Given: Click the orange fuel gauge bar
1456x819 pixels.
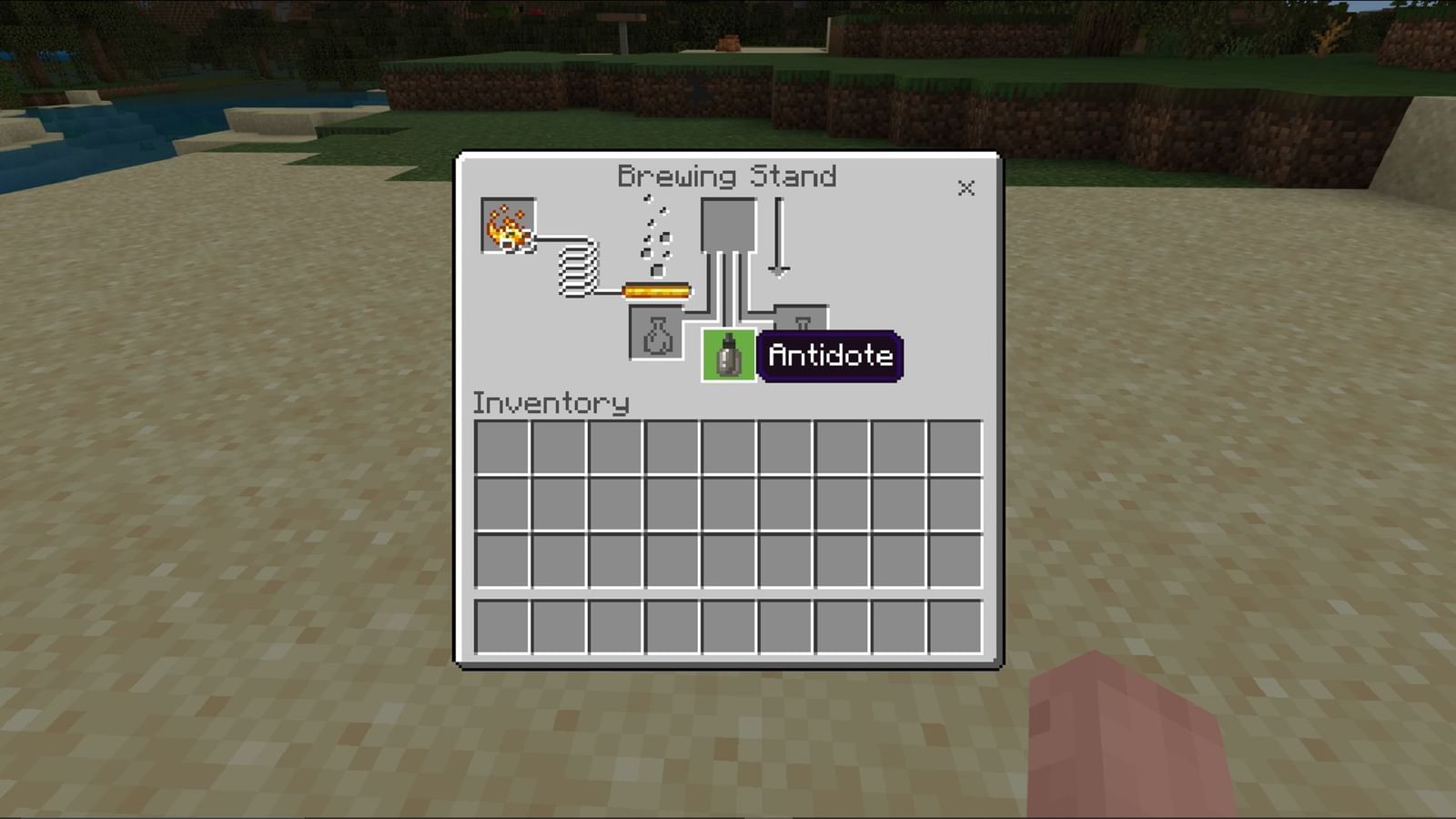Looking at the screenshot, I should pyautogui.click(x=655, y=289).
